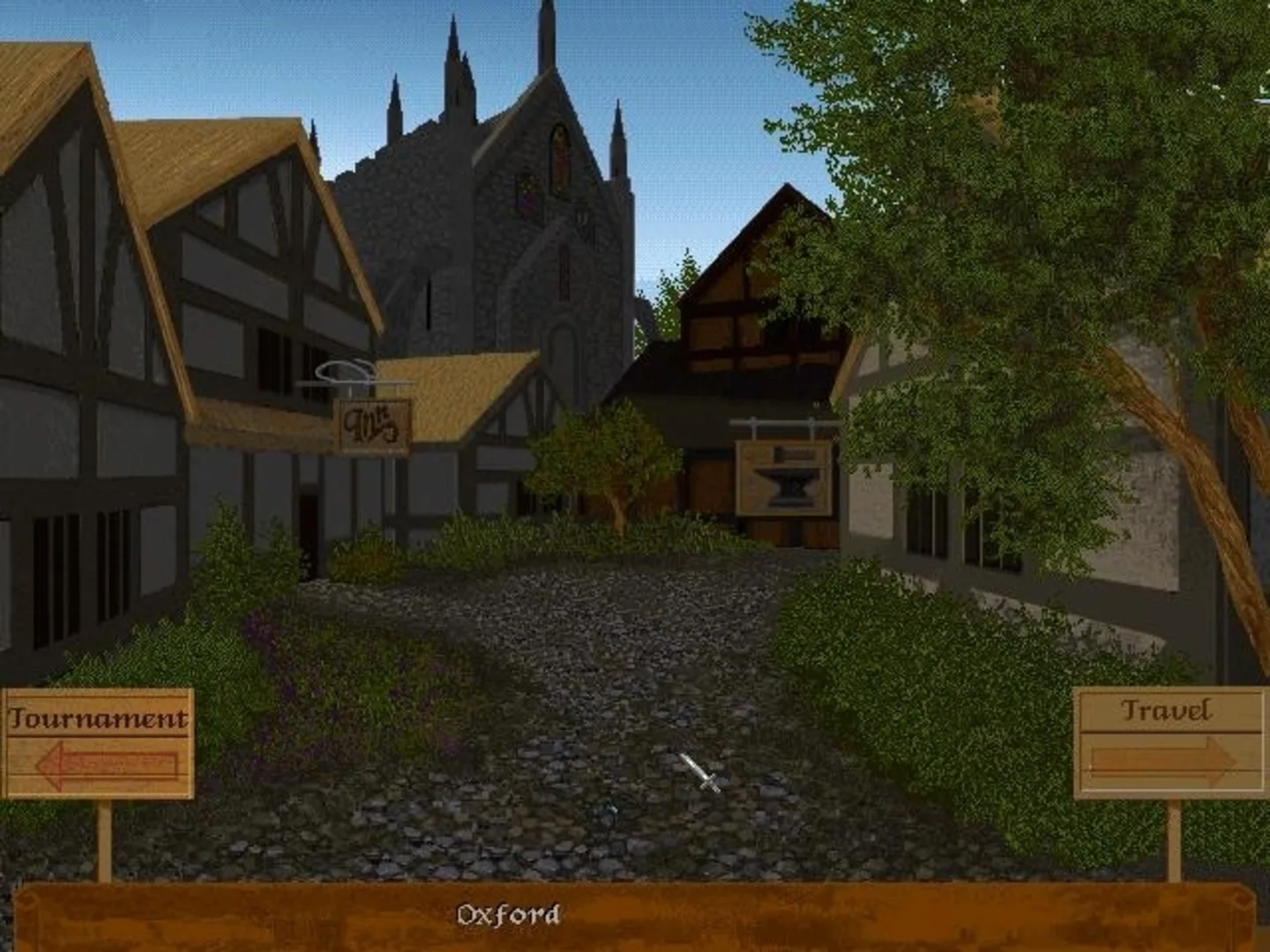
Task: Click the Inn hanging sign
Action: tap(374, 425)
